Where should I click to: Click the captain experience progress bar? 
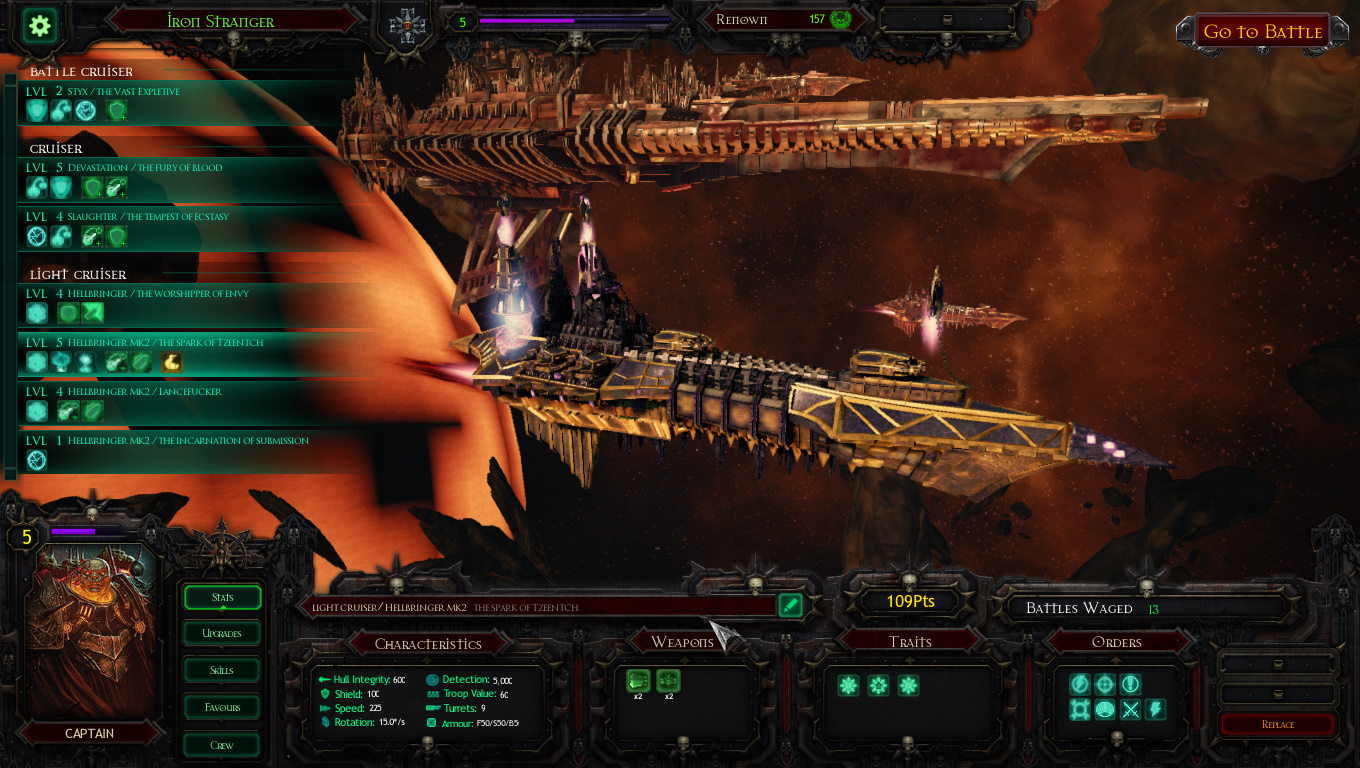[90, 529]
